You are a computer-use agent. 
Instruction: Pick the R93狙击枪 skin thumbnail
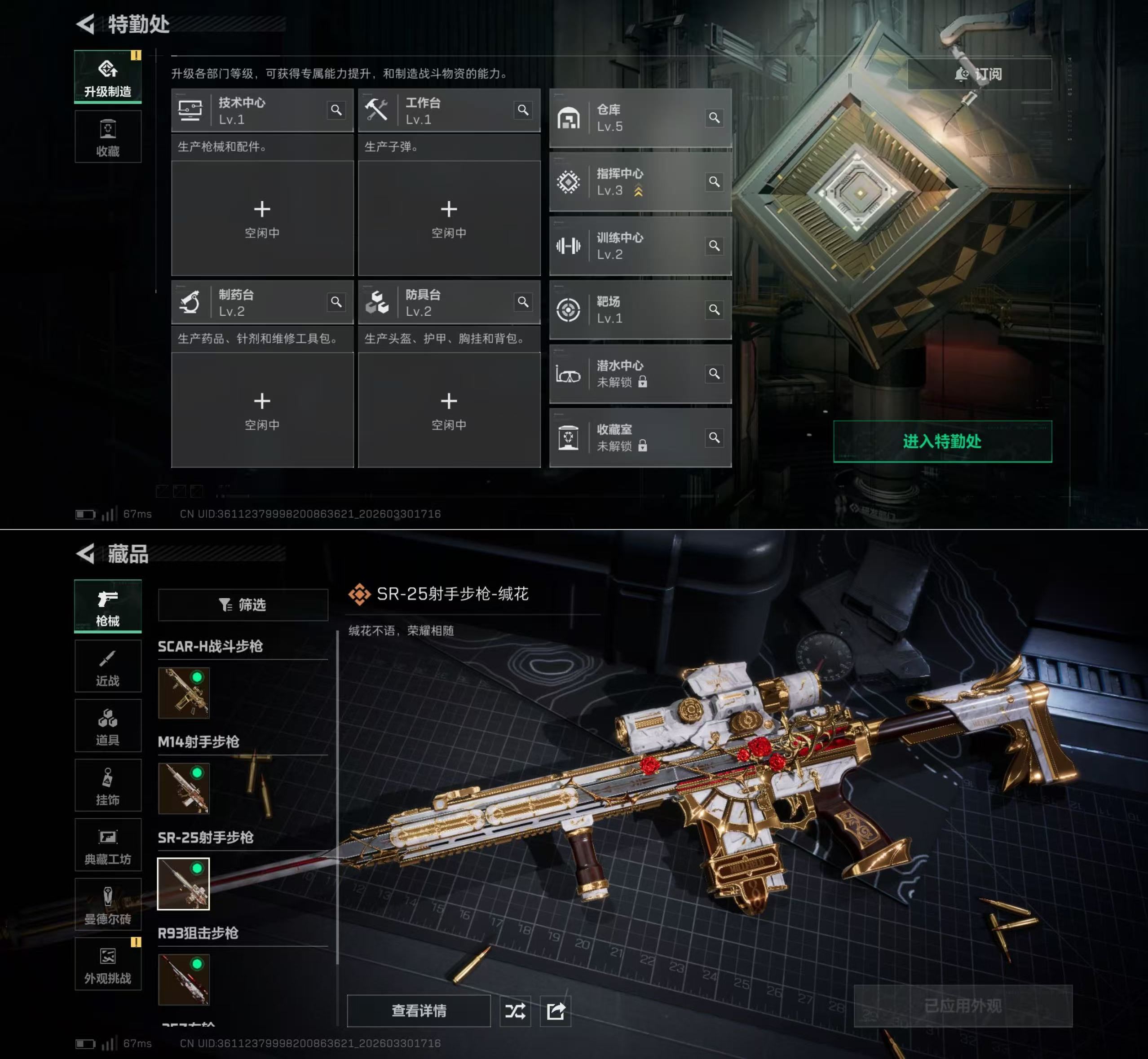pos(183,980)
